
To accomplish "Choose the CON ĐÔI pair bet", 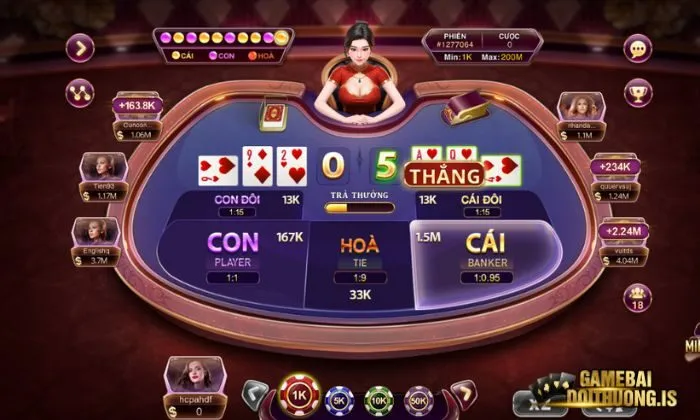I will [x=236, y=204].
